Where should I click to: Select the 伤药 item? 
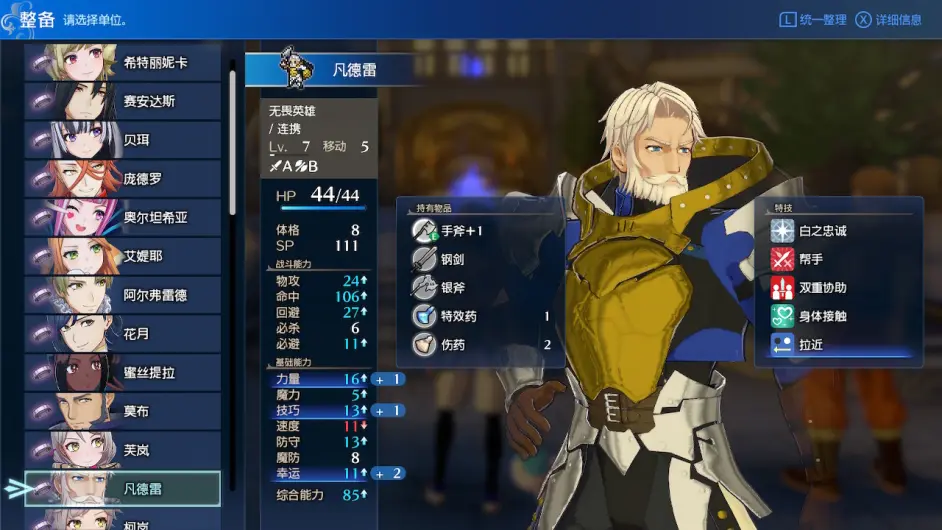452,345
